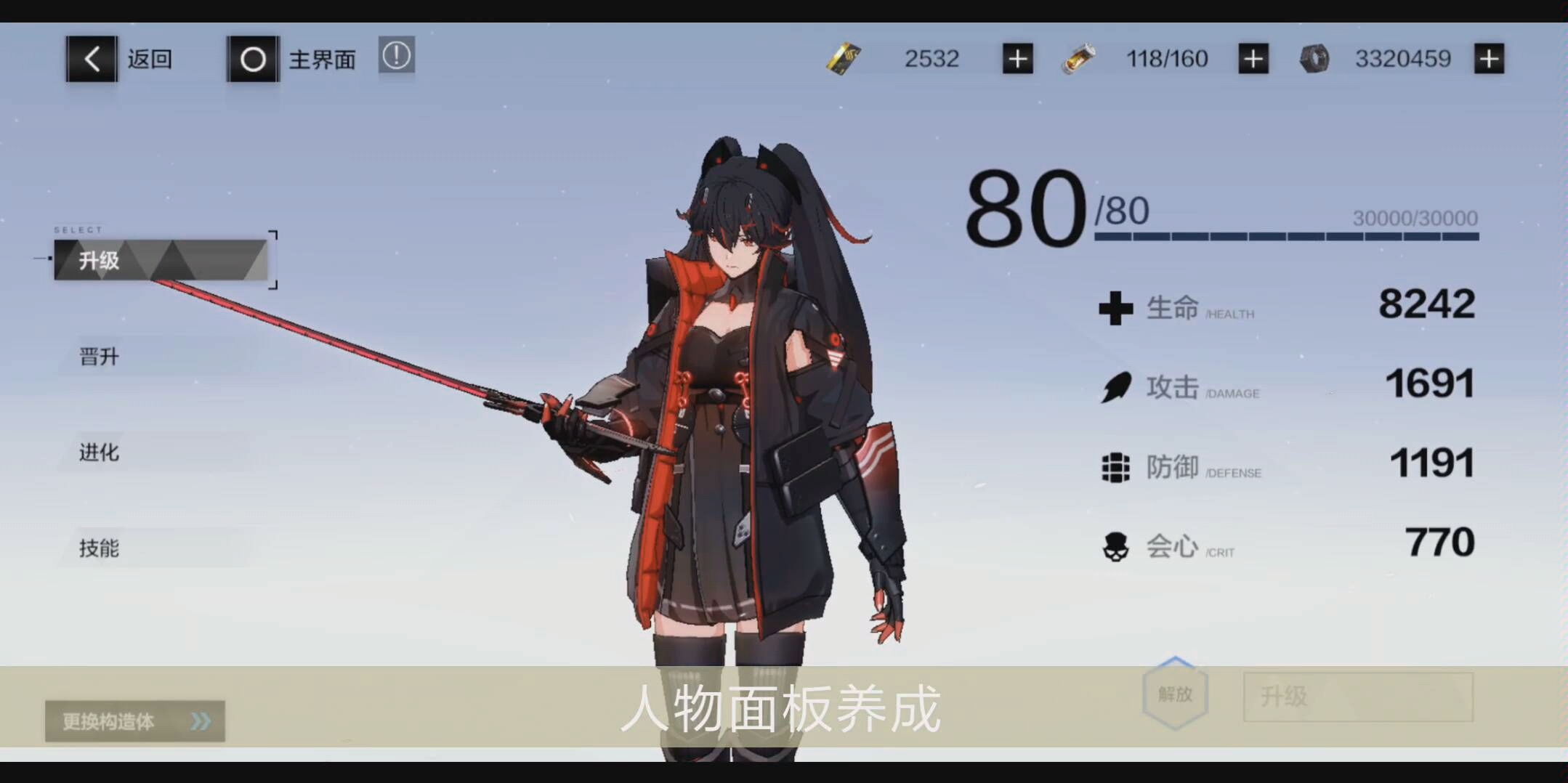Viewport: 1568px width, 783px height.
Task: Click the serum stamina icon
Action: coord(1078,58)
